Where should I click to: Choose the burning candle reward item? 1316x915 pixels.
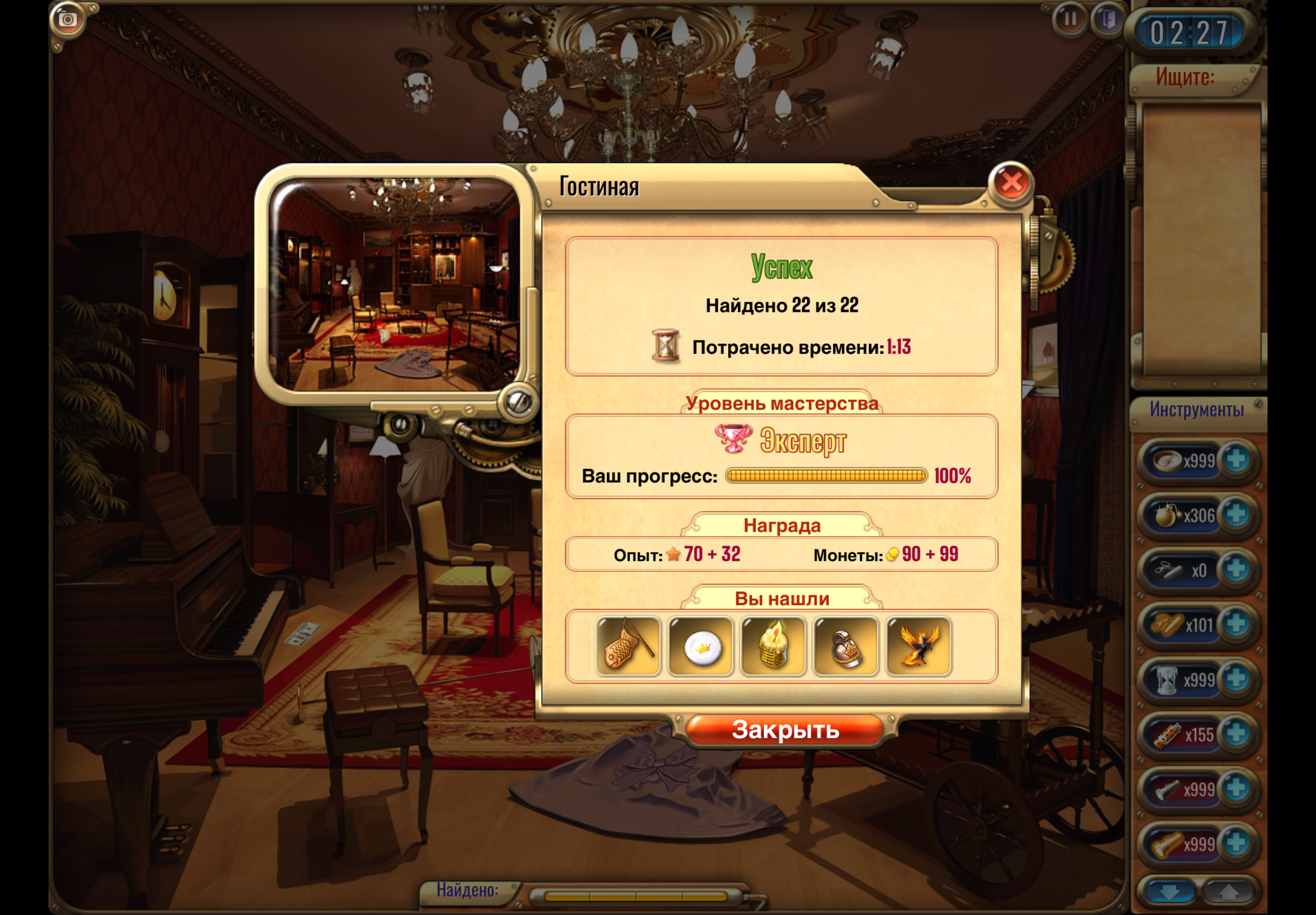(x=773, y=646)
